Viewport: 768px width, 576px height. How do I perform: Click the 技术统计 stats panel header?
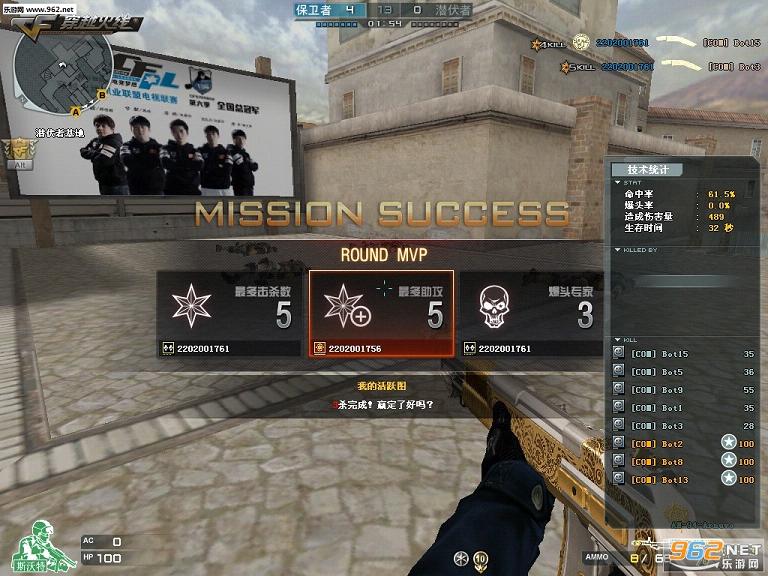click(649, 169)
